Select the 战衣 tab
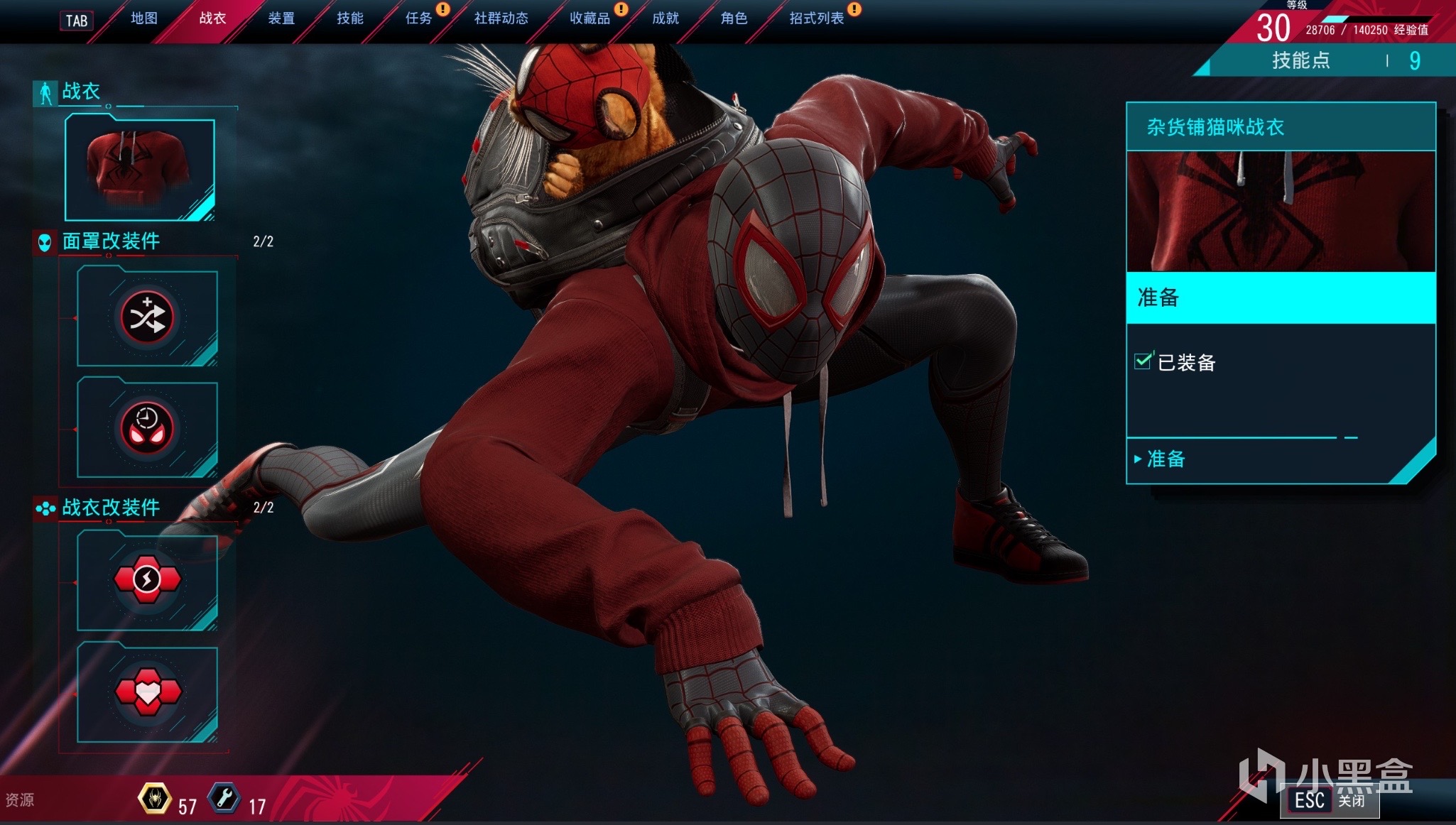The image size is (1456, 825). click(212, 18)
